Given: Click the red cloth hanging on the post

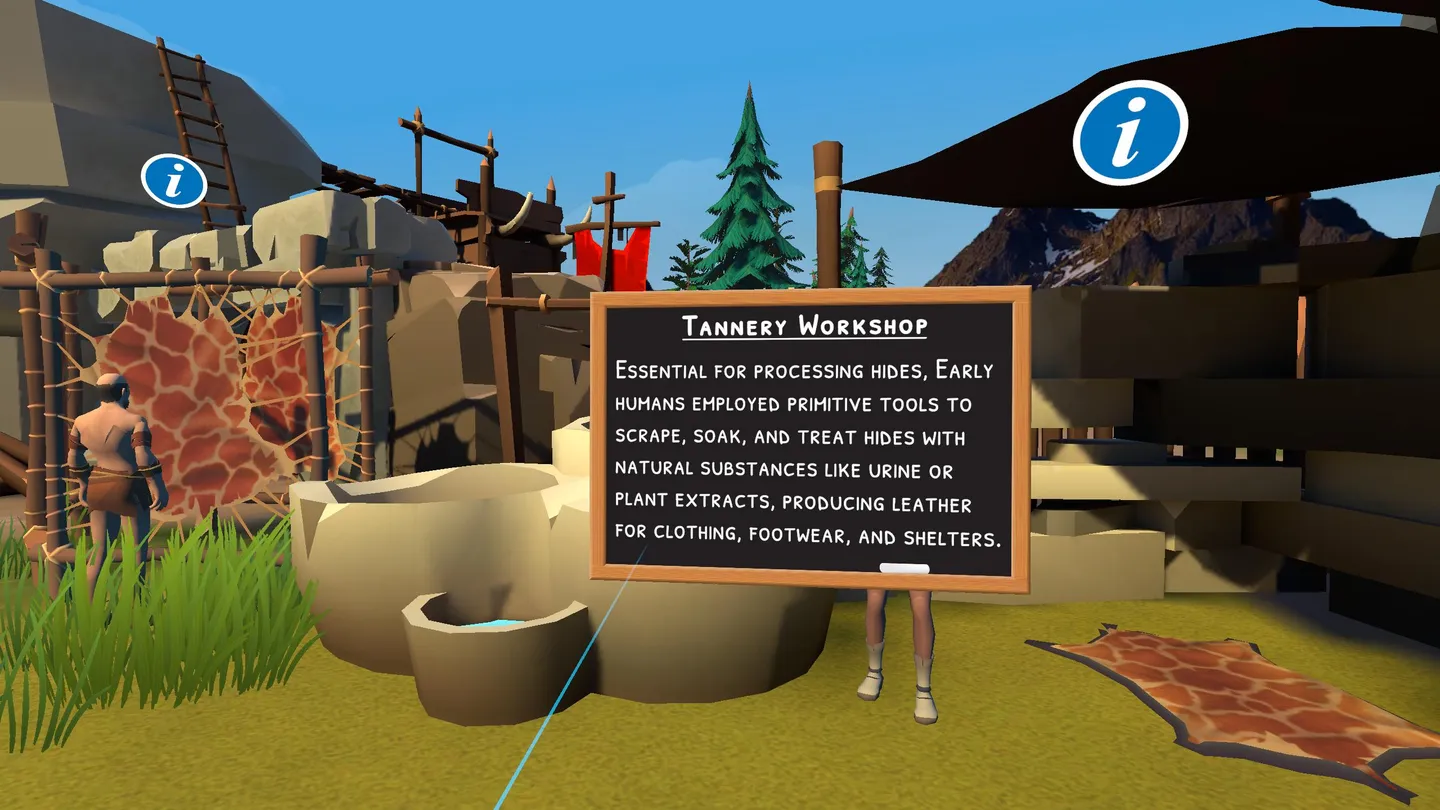Looking at the screenshot, I should [x=612, y=255].
